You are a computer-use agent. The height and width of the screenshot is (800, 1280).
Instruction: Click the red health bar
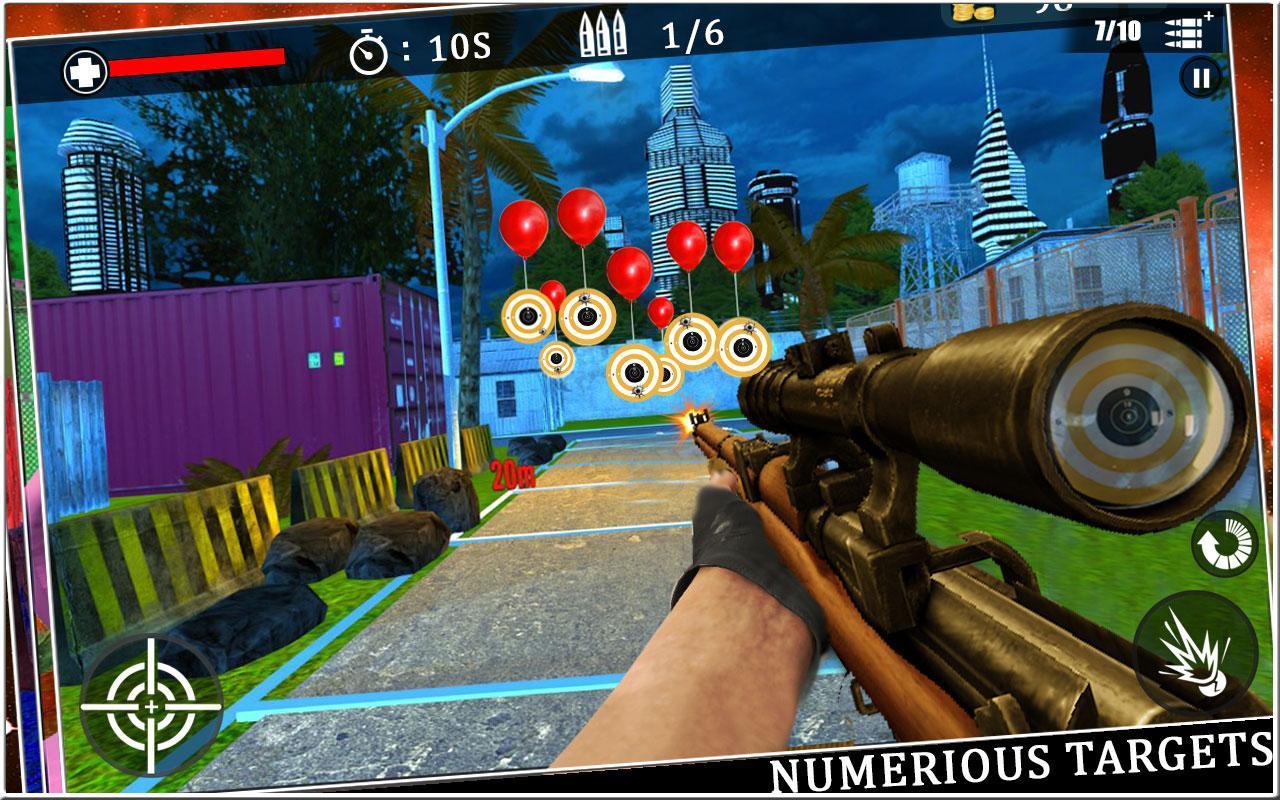pyautogui.click(x=195, y=62)
